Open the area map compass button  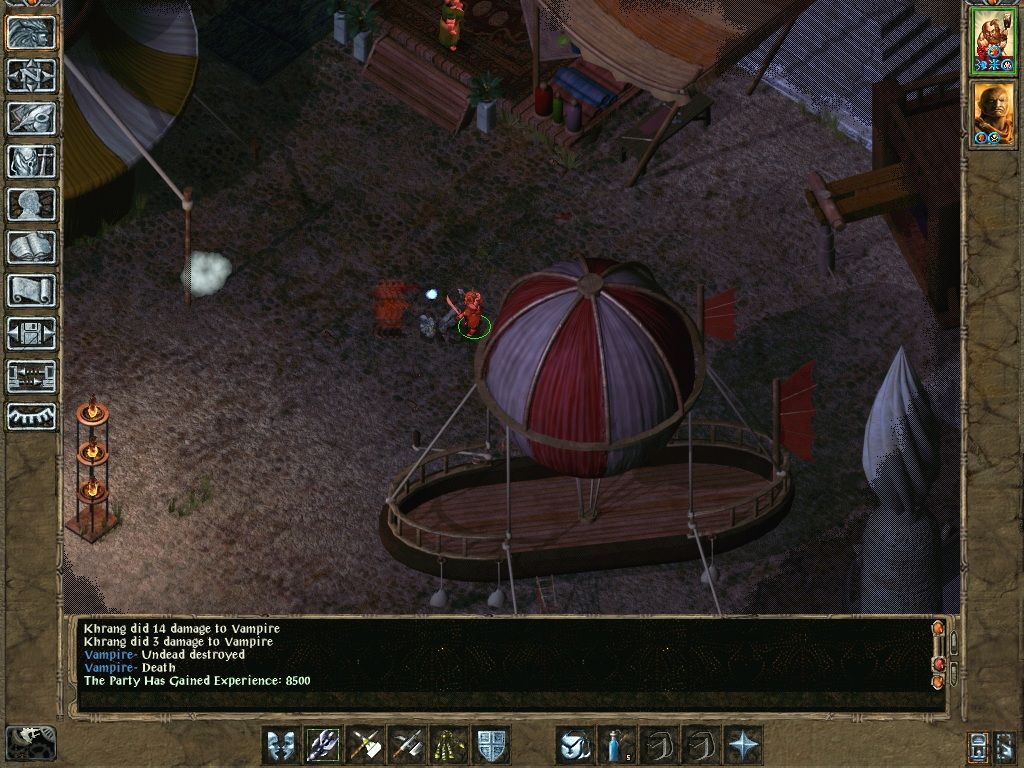[x=31, y=76]
